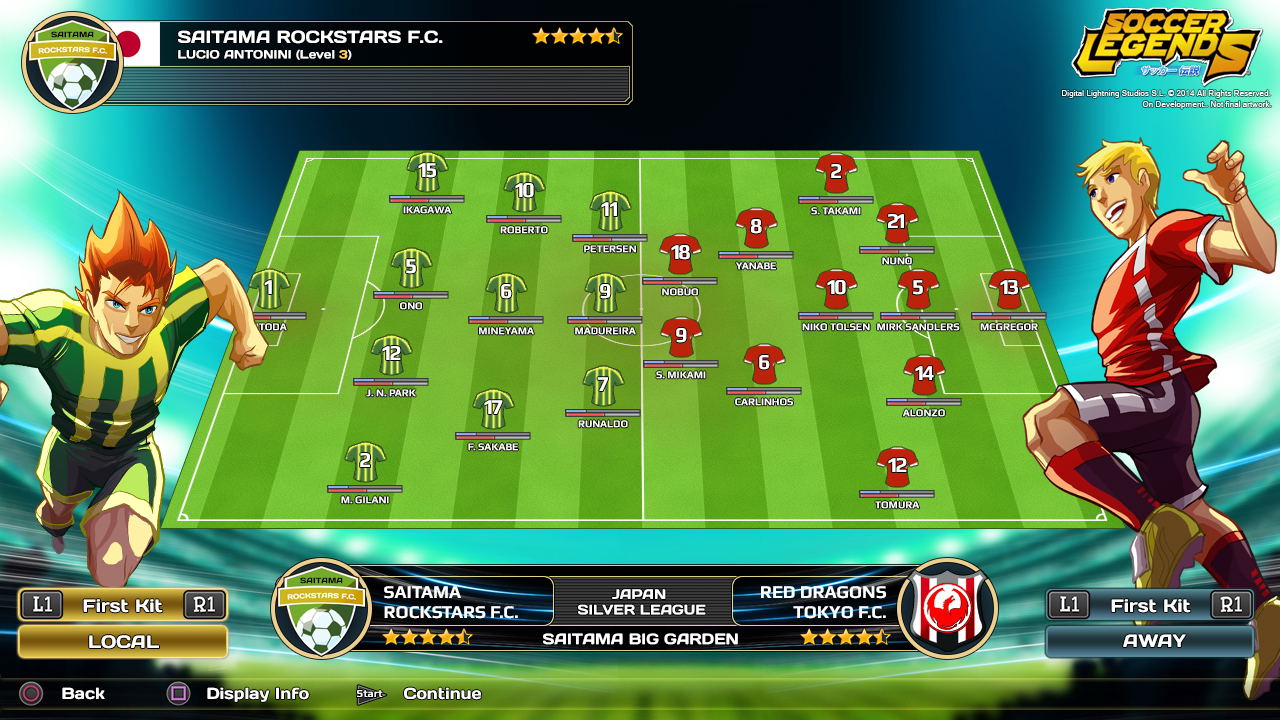Choose M. Gilani's number 2 shirt
This screenshot has height=720, width=1280.
tap(365, 462)
